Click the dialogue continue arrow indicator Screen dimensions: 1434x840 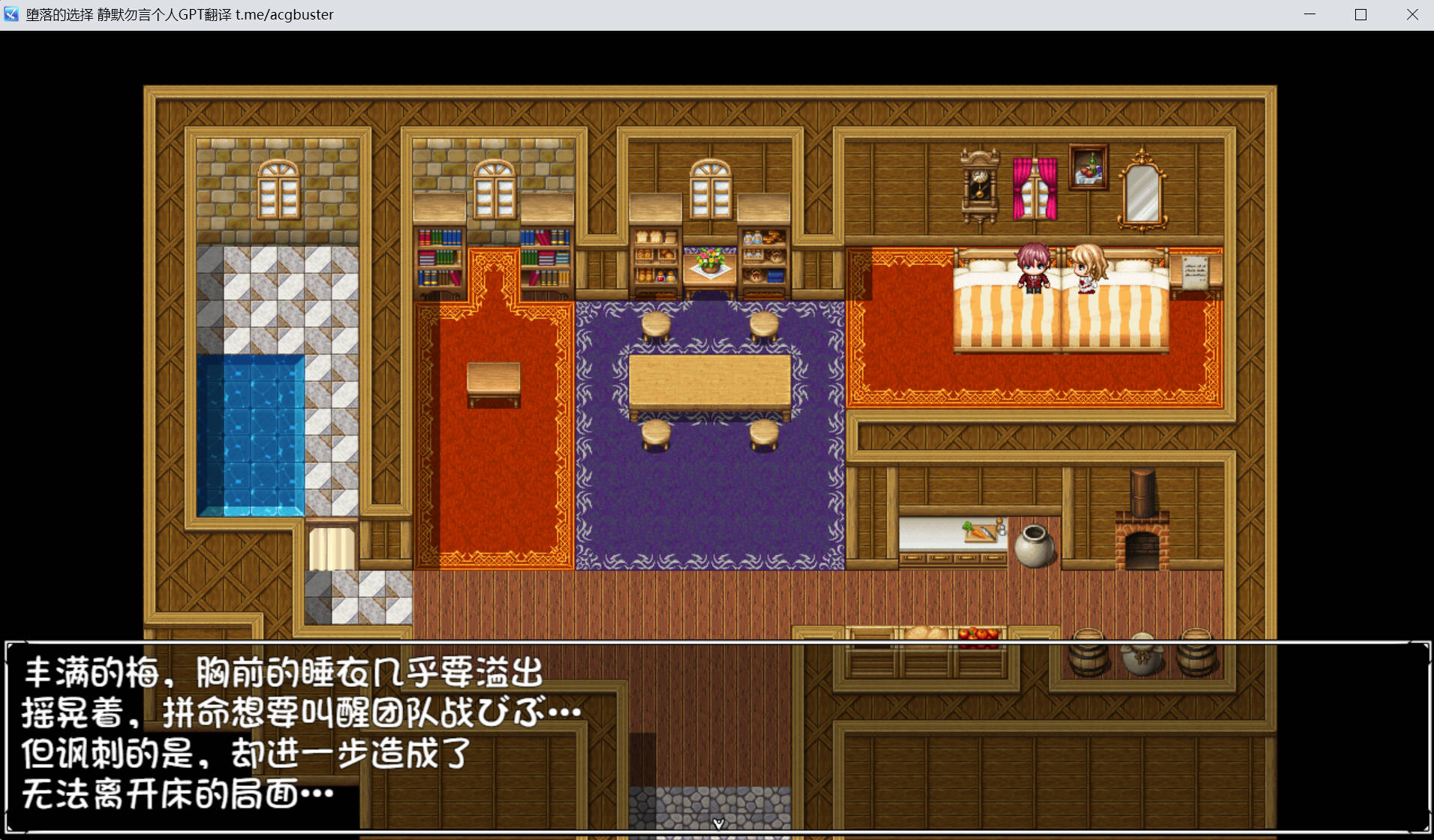point(718,823)
